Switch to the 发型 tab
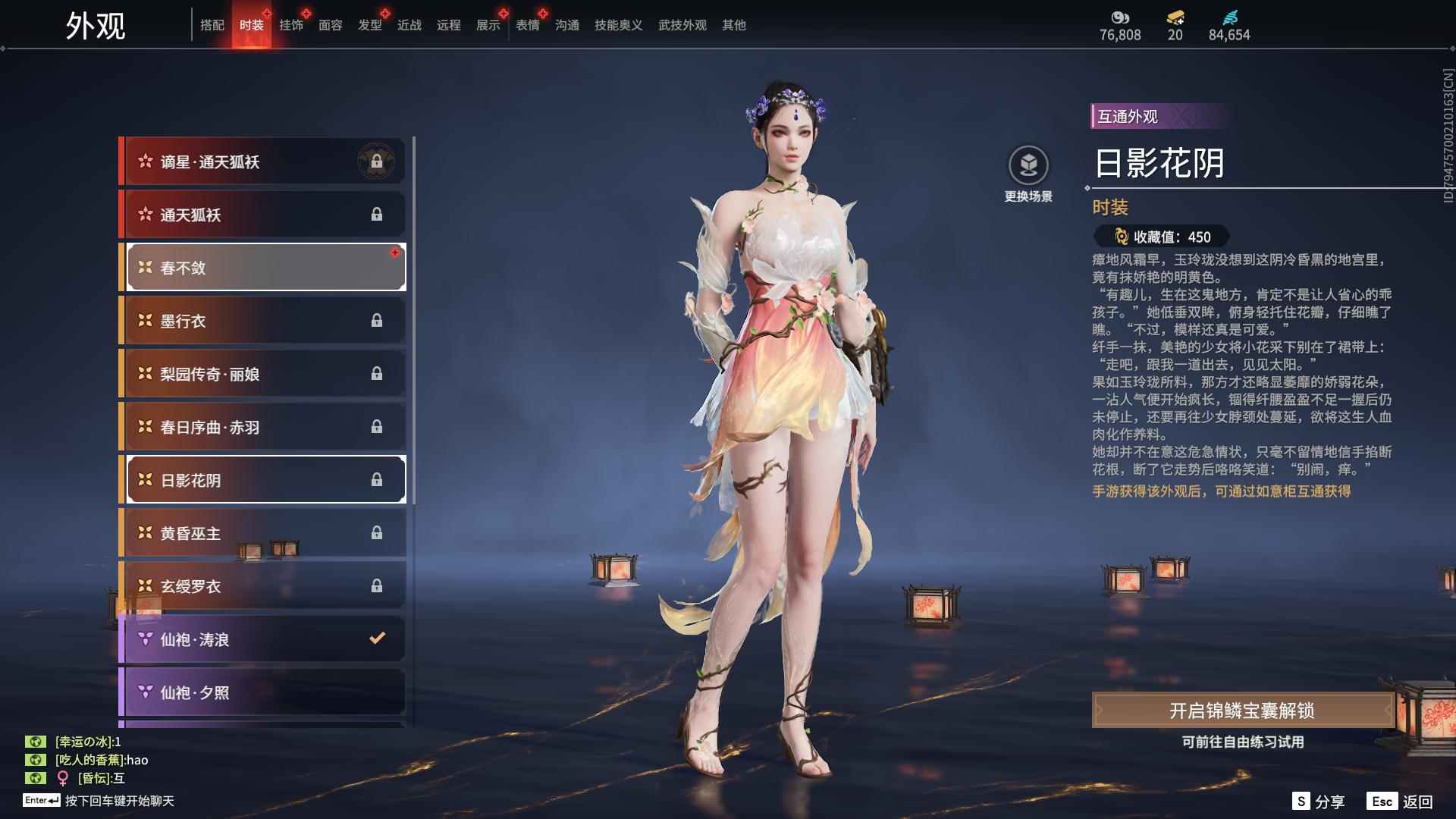This screenshot has height=819, width=1456. (369, 24)
